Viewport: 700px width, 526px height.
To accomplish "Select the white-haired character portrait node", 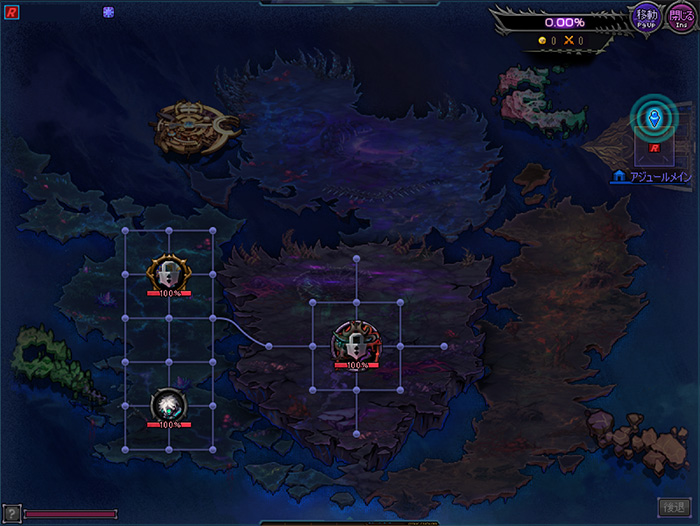I will (168, 405).
